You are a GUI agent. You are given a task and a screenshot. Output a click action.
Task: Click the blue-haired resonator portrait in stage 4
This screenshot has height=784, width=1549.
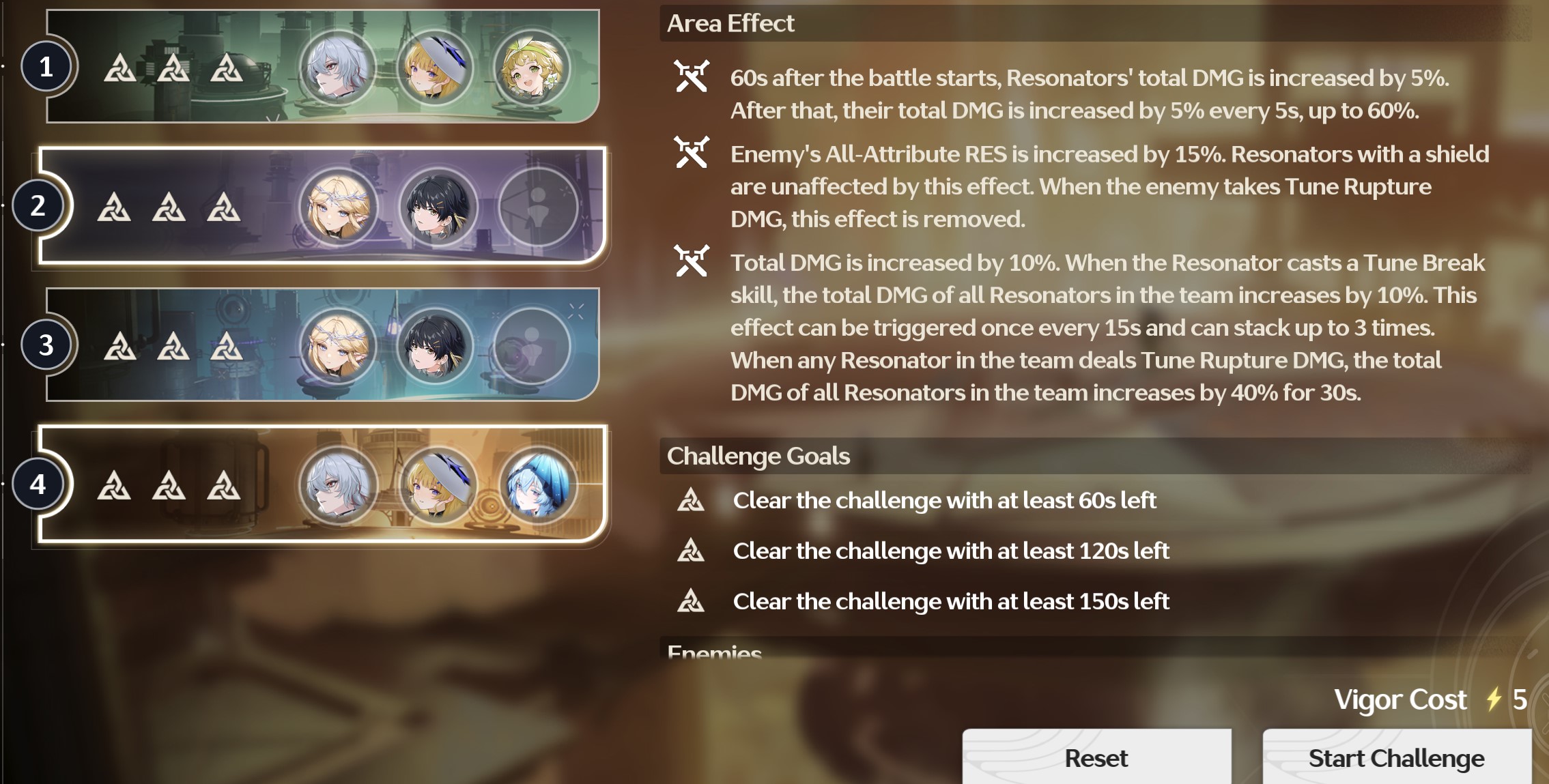[x=537, y=484]
